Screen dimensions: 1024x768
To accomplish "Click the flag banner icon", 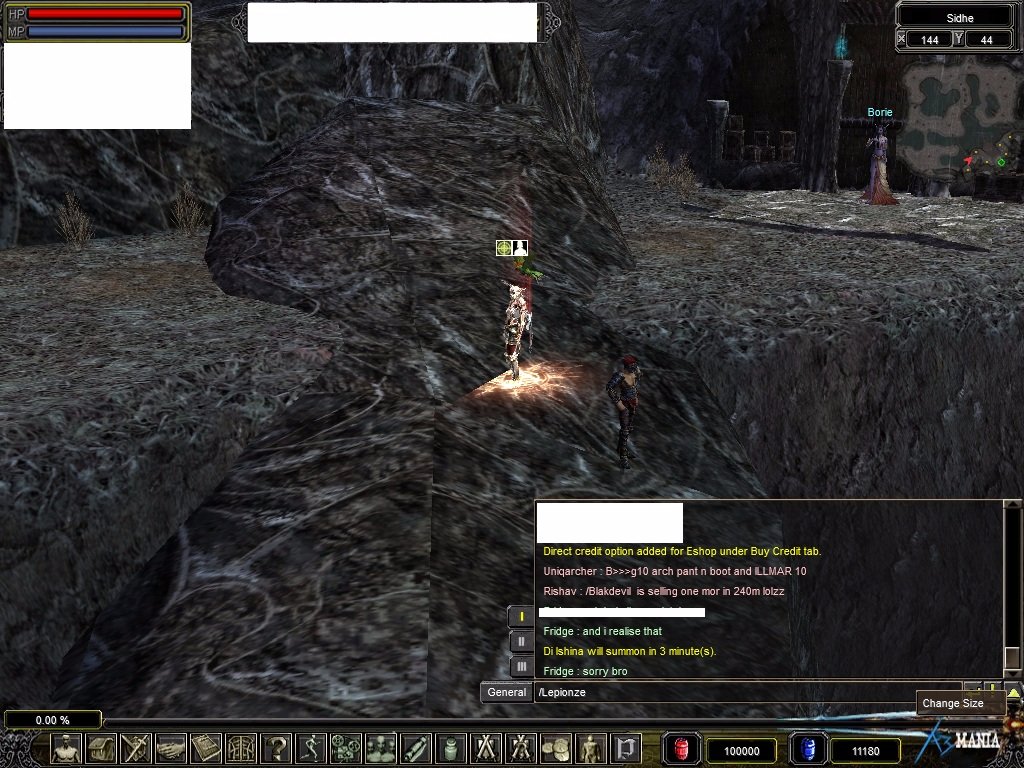I will click(x=625, y=748).
